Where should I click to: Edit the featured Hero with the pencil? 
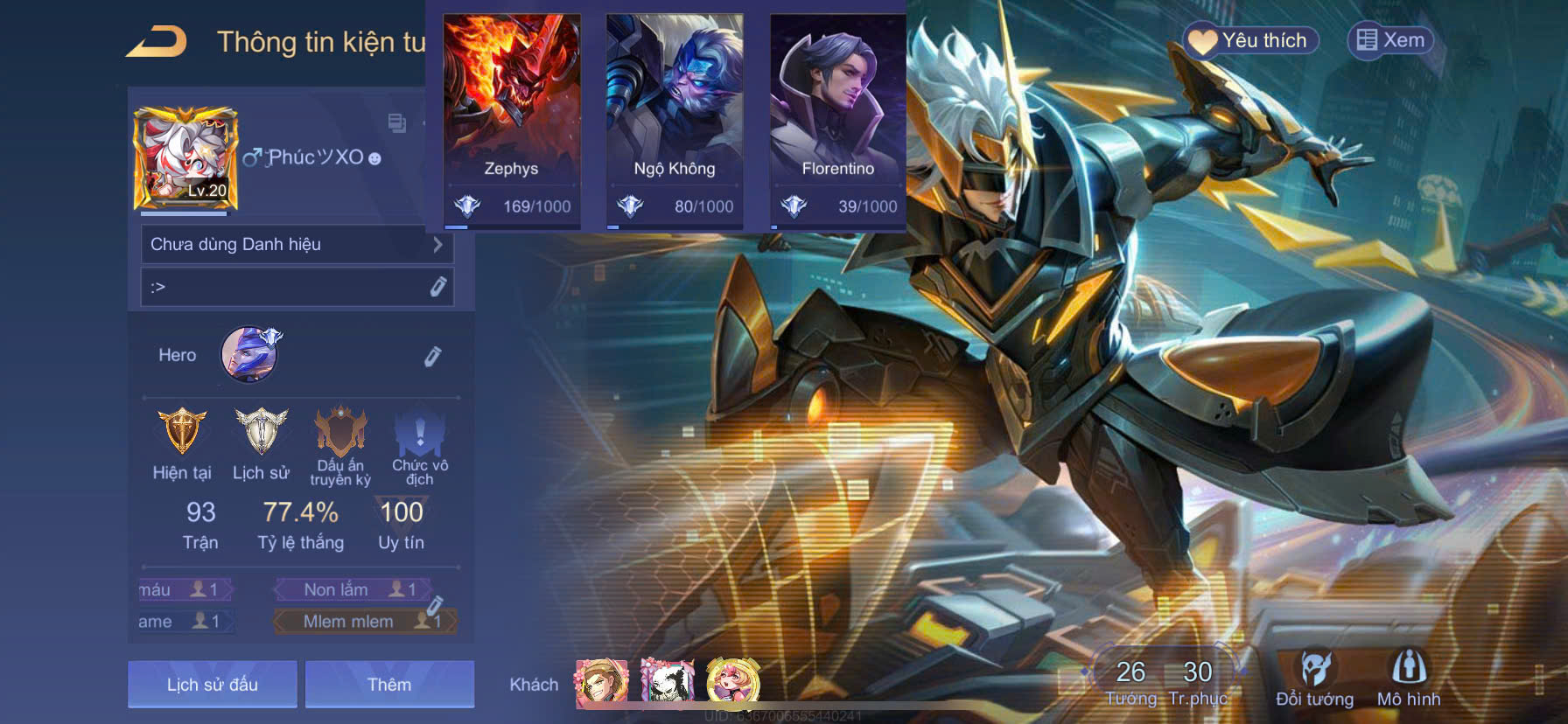tap(432, 356)
